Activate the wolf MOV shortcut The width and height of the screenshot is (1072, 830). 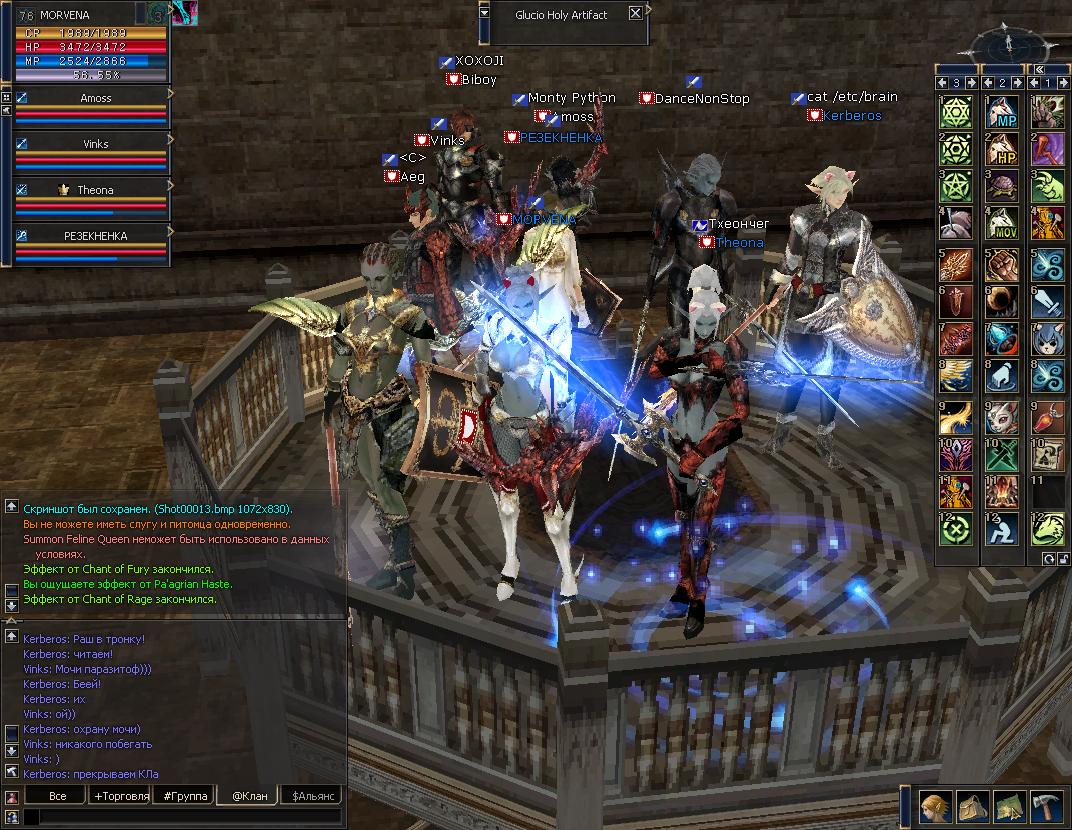[x=1003, y=223]
